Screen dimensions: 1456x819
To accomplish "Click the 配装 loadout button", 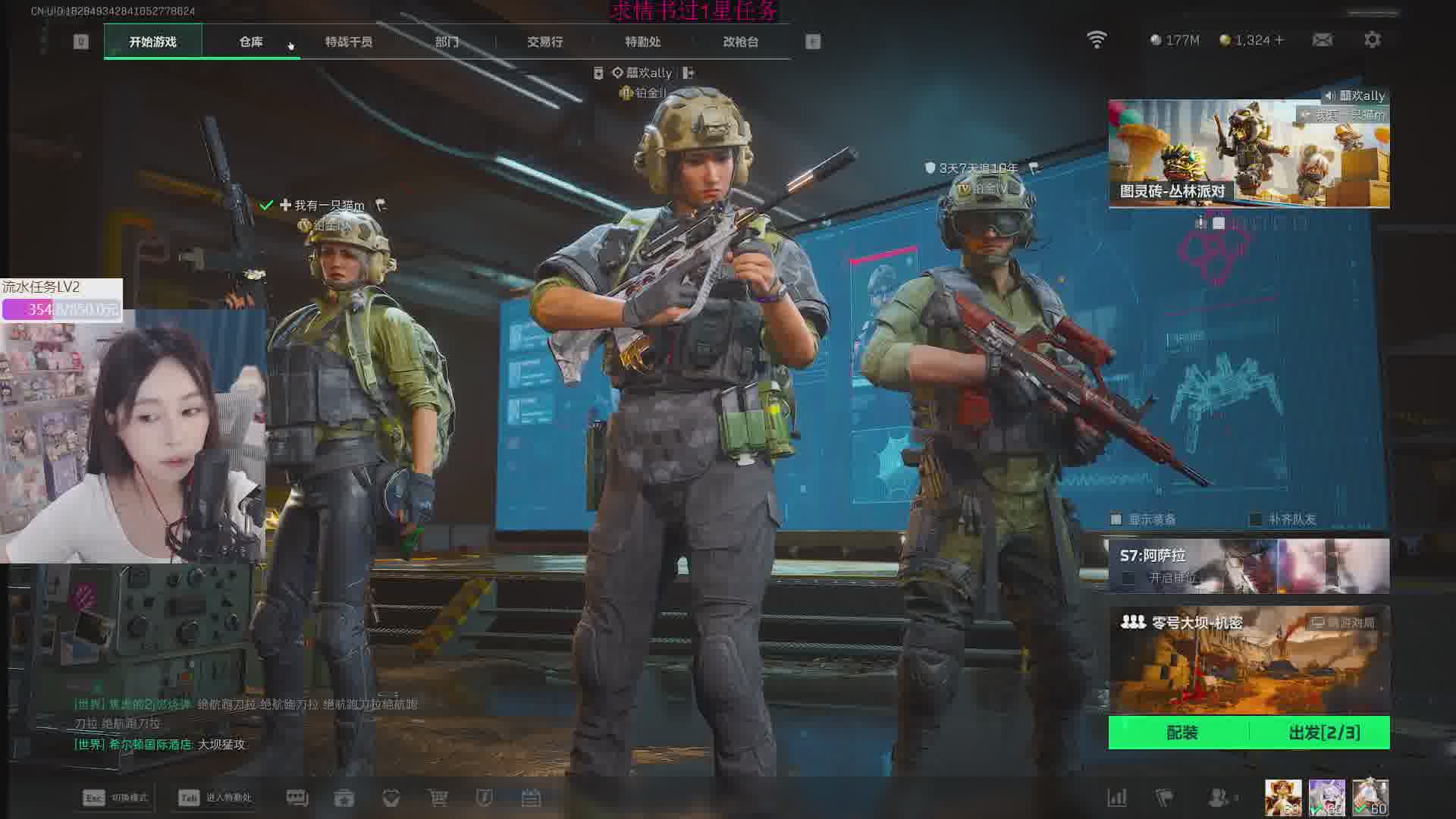I will click(x=1181, y=733).
